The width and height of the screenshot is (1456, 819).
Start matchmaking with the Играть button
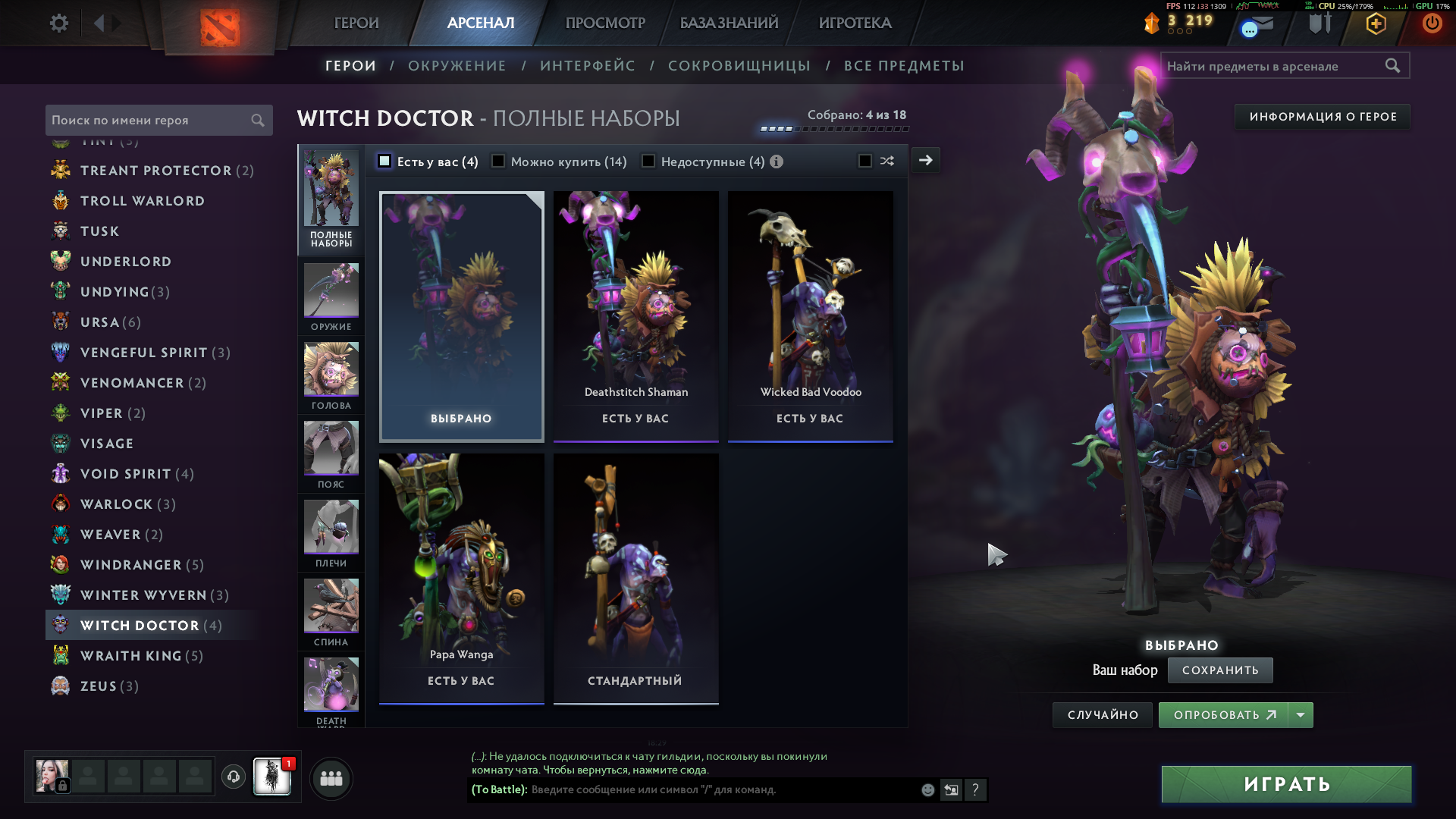(1286, 784)
